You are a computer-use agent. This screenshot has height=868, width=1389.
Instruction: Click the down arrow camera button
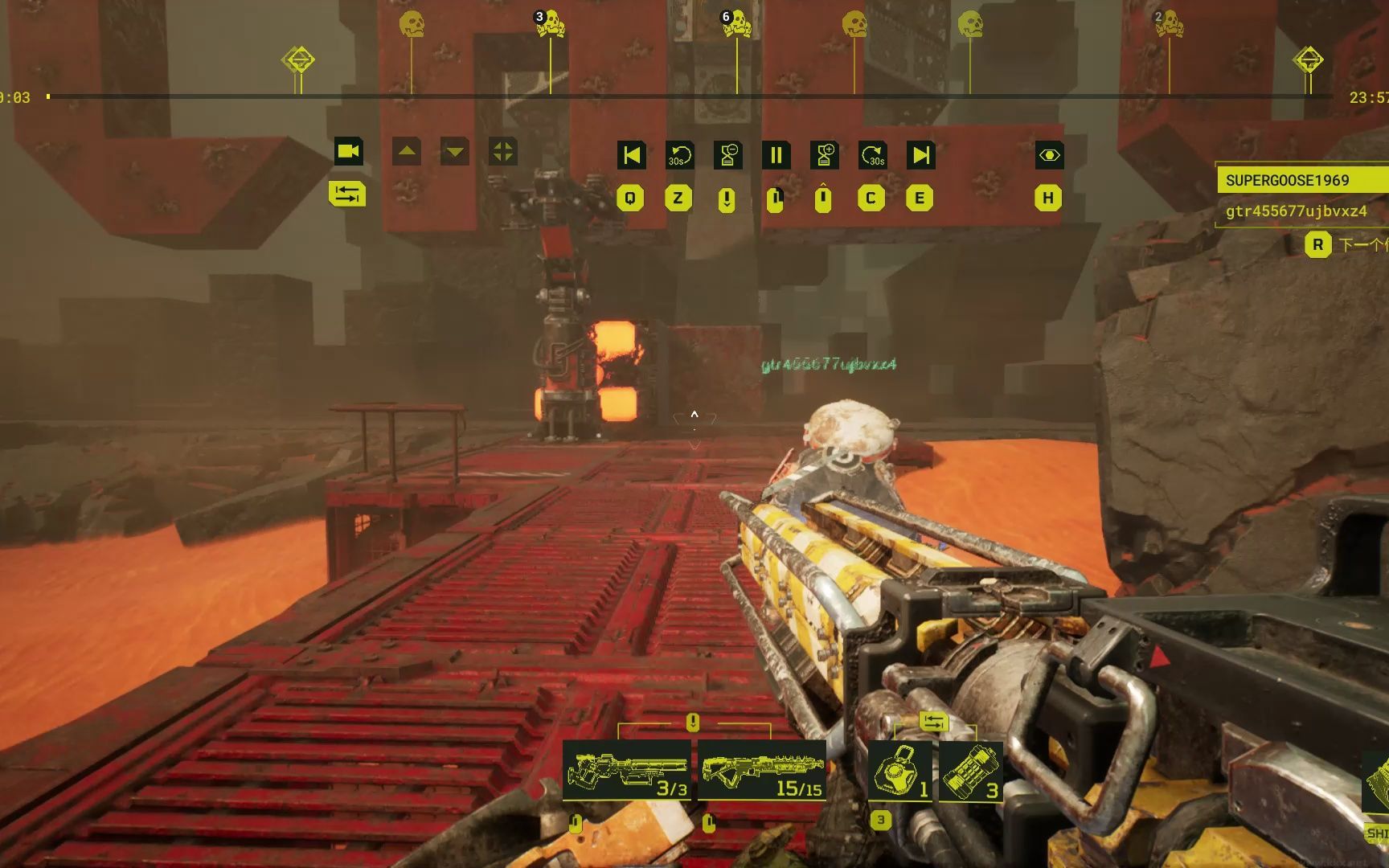(x=455, y=151)
